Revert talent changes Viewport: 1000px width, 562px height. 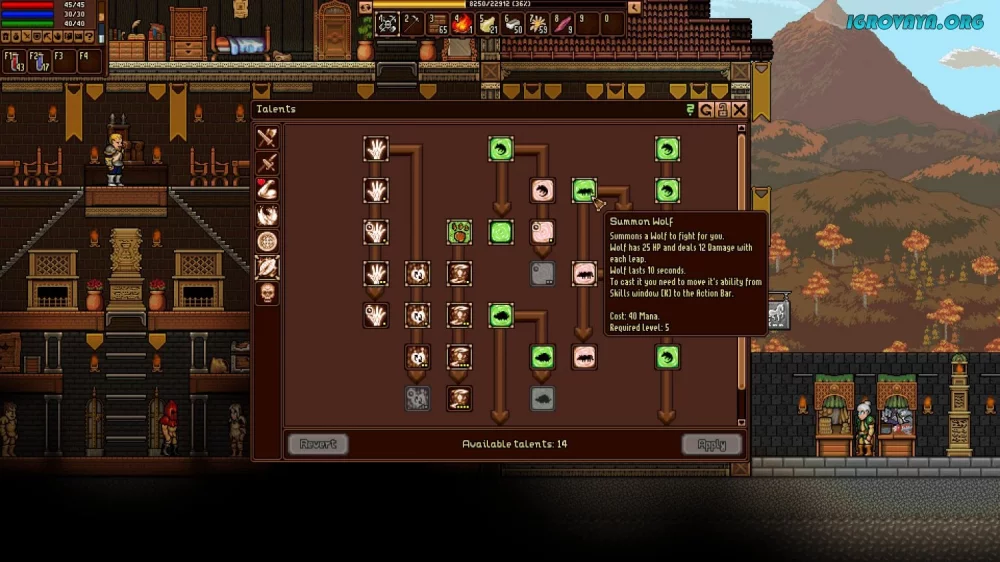[318, 444]
